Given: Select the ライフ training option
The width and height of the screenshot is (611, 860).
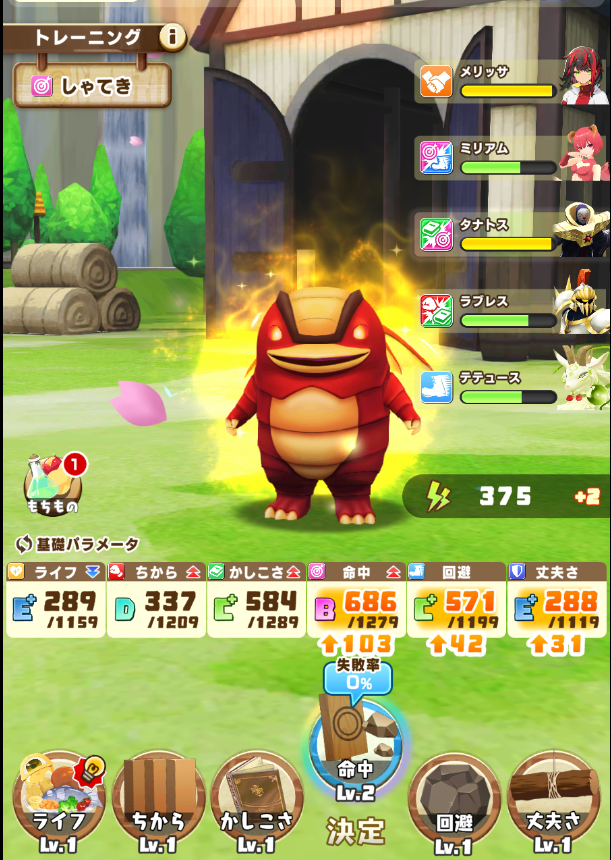Looking at the screenshot, I should [x=59, y=798].
